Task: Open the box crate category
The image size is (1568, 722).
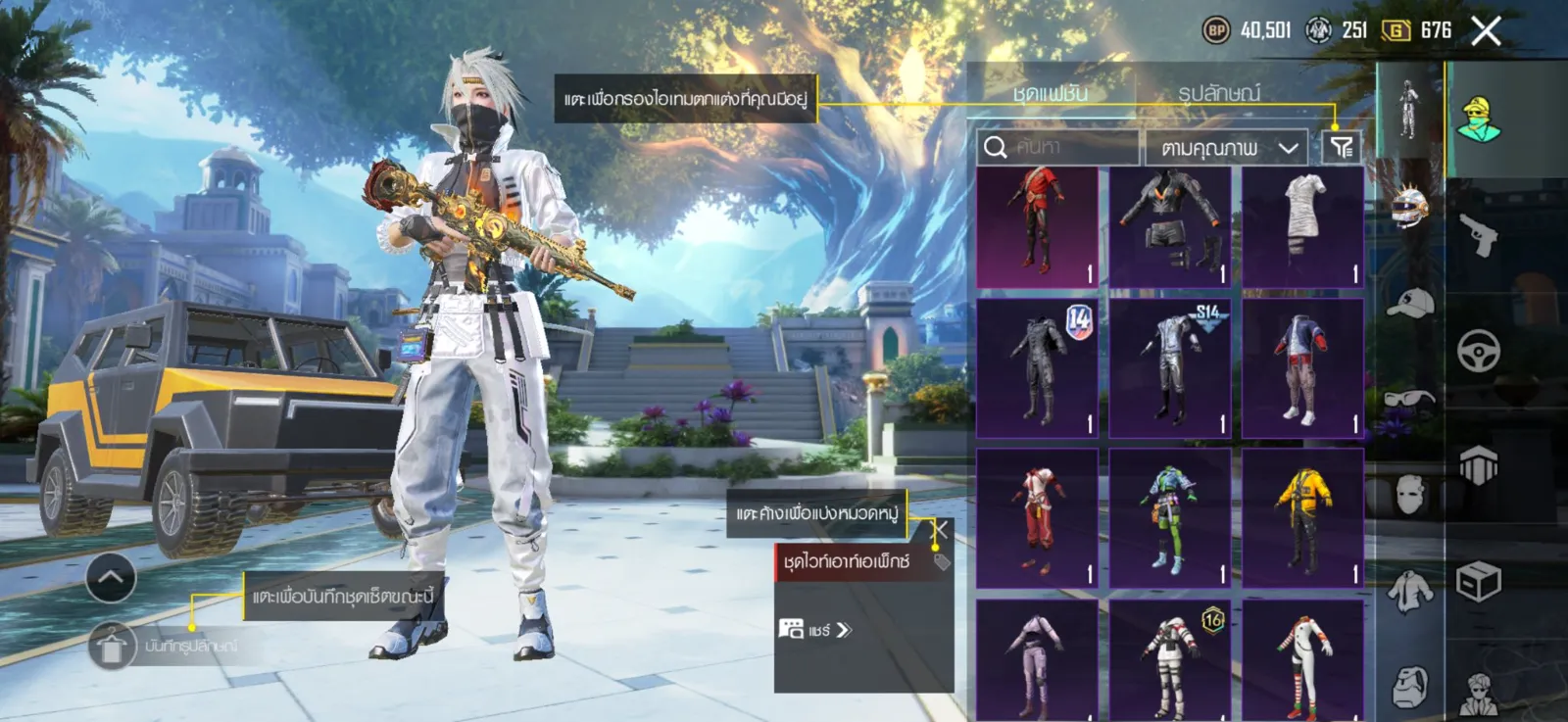Action: click(x=1478, y=582)
